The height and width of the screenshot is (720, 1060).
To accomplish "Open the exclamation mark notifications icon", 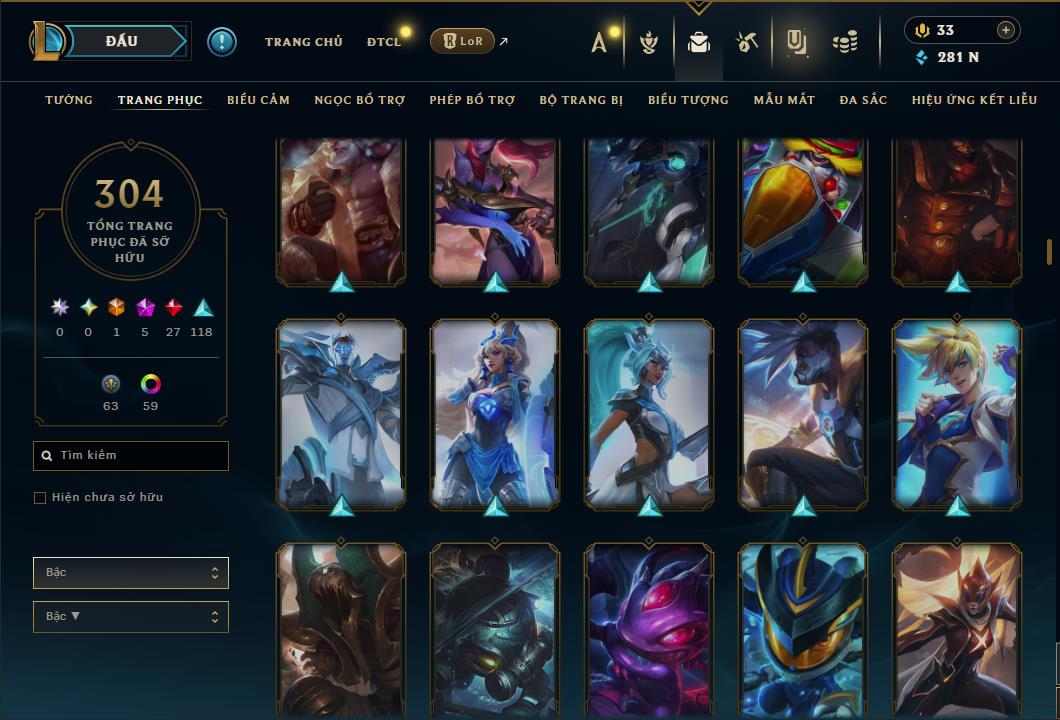I will pyautogui.click(x=222, y=41).
